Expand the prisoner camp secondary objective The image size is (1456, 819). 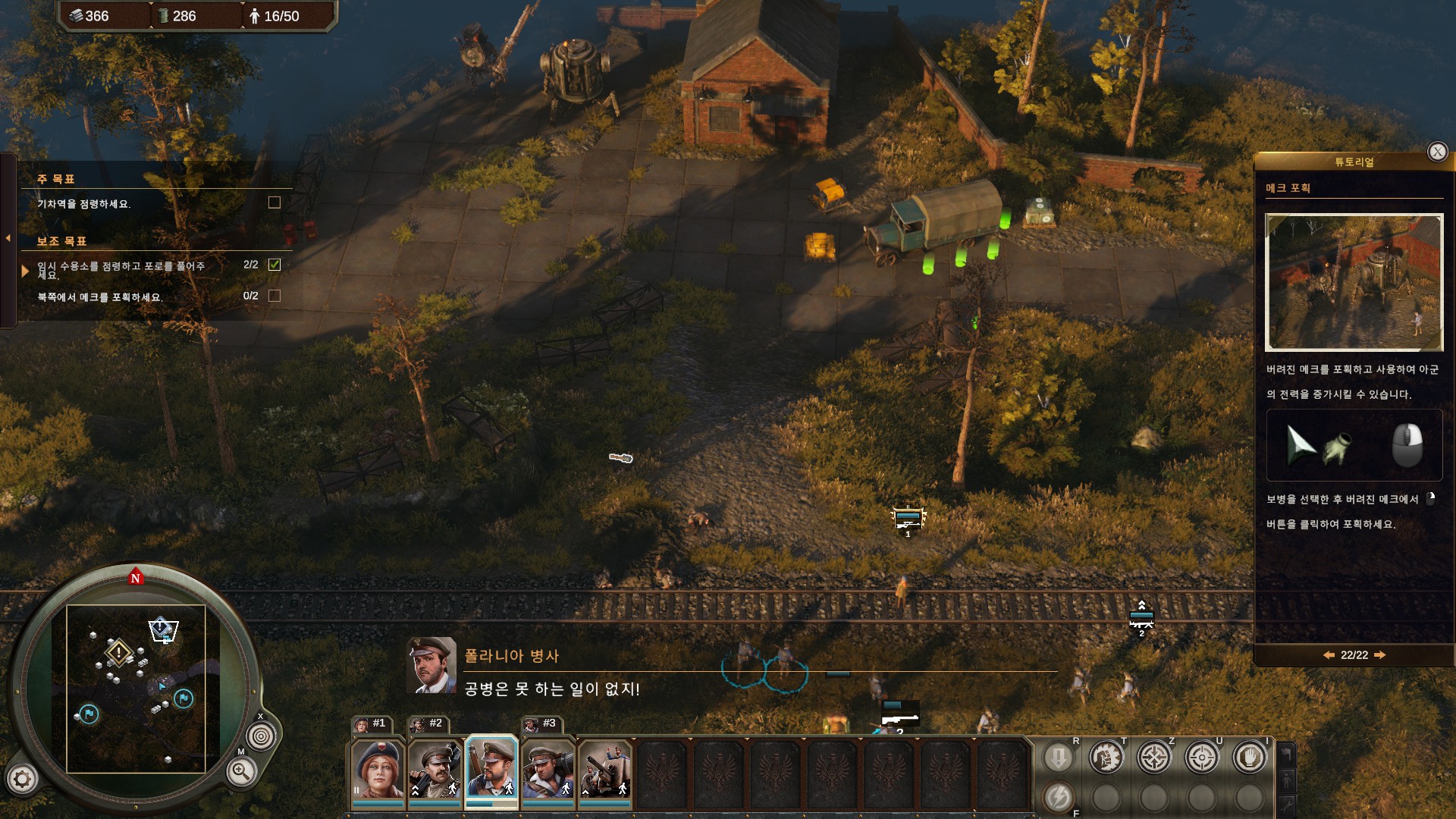25,270
